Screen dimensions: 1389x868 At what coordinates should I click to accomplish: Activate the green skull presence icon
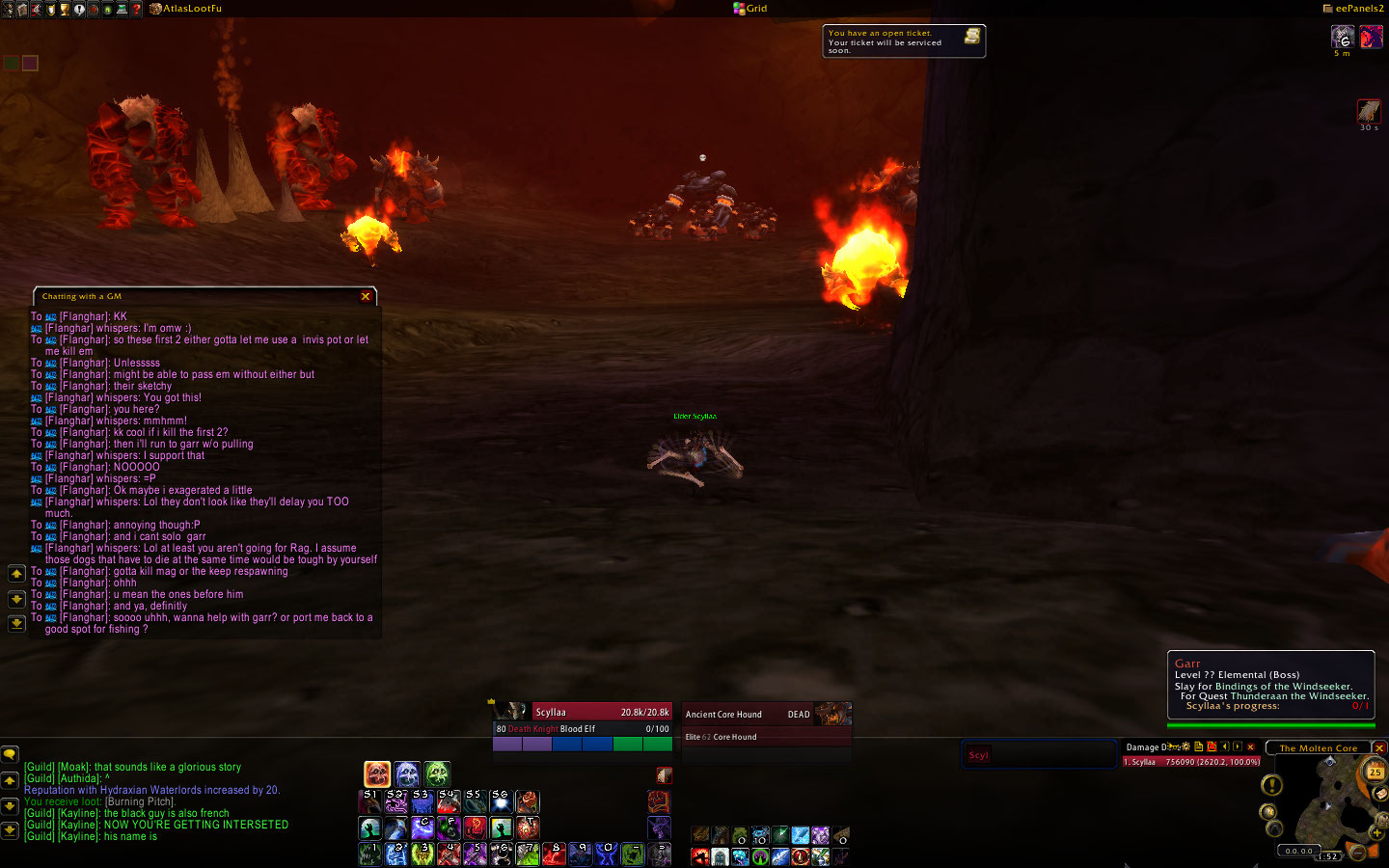[437, 773]
